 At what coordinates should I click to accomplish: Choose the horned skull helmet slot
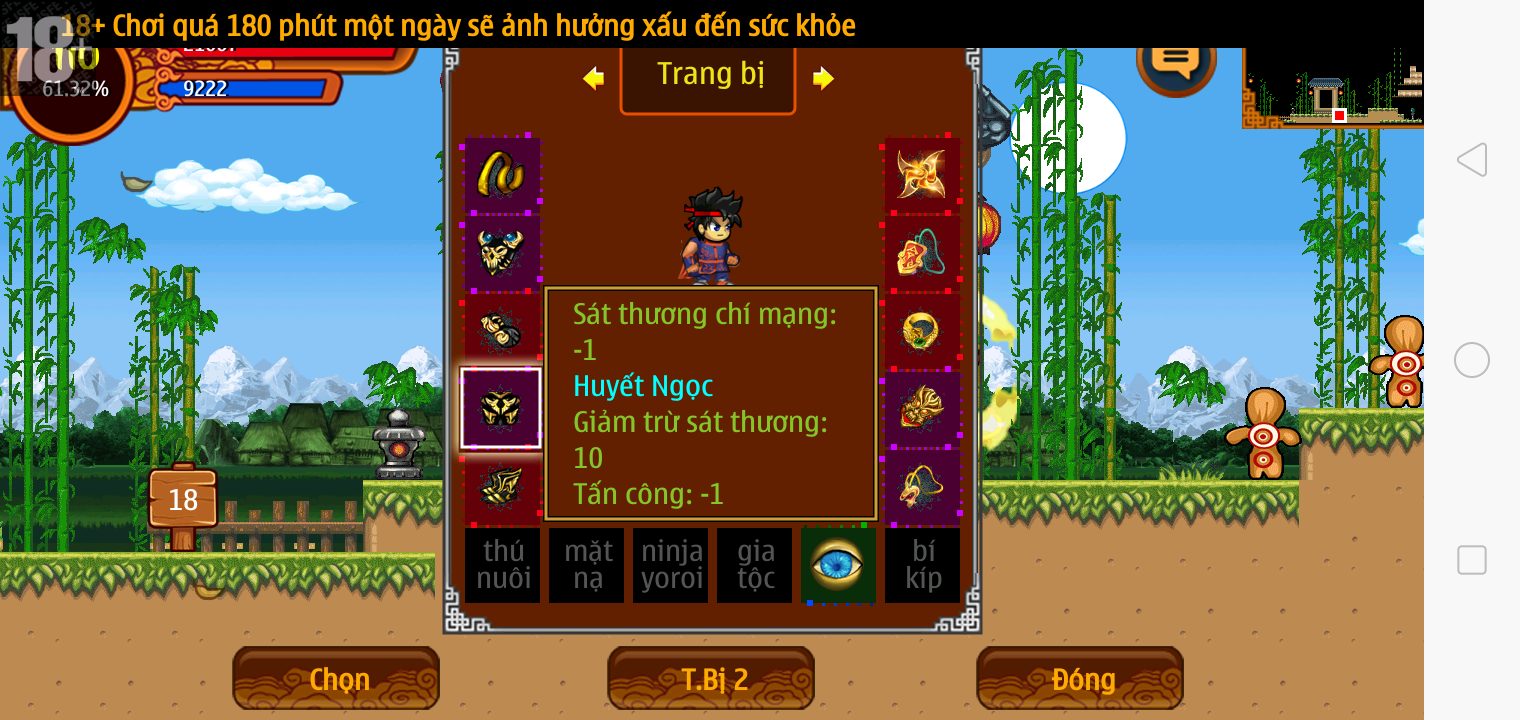pyautogui.click(x=501, y=253)
